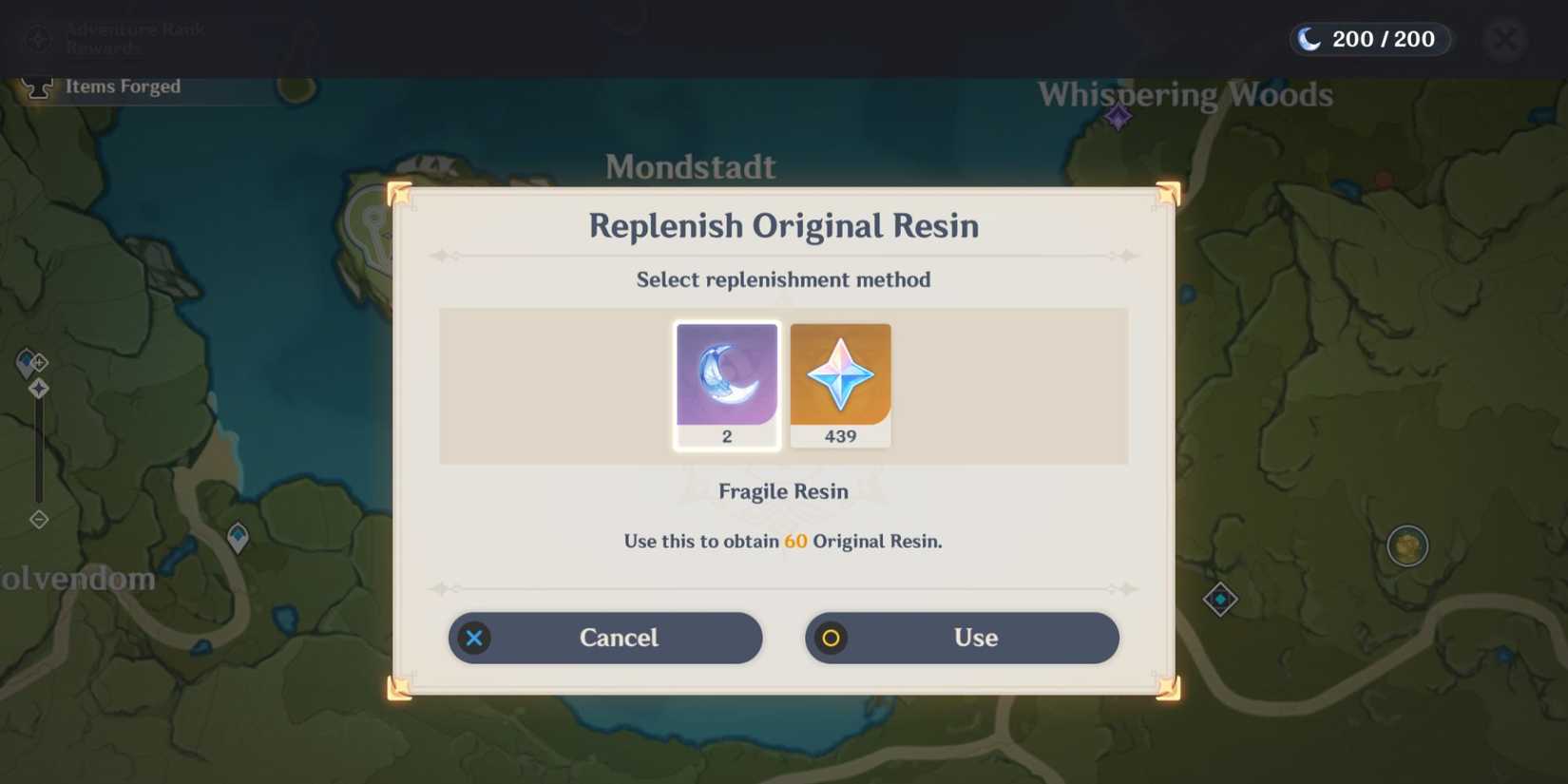The height and width of the screenshot is (784, 1568).
Task: Click the teleport waypoint diamond right of the dialog
Action: click(1219, 600)
